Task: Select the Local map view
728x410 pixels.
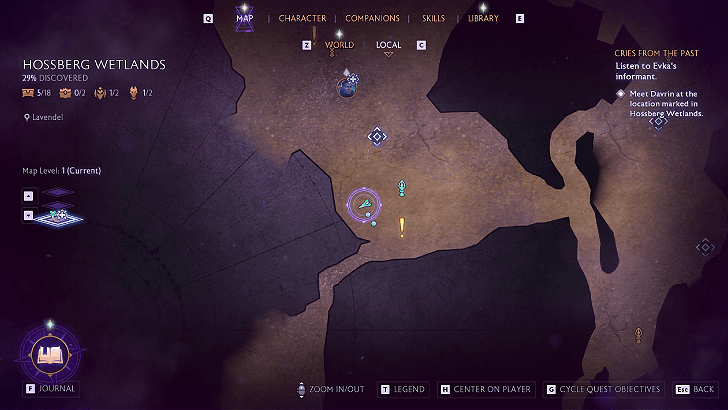Action: pyautogui.click(x=388, y=45)
